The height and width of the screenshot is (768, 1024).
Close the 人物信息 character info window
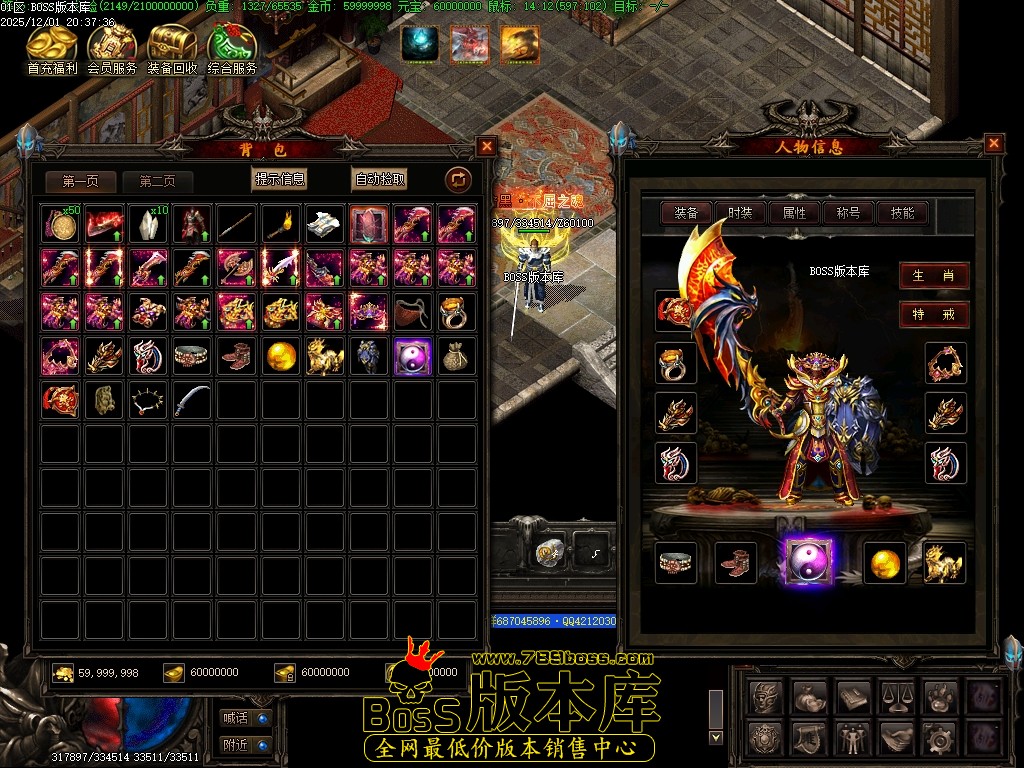click(x=993, y=143)
